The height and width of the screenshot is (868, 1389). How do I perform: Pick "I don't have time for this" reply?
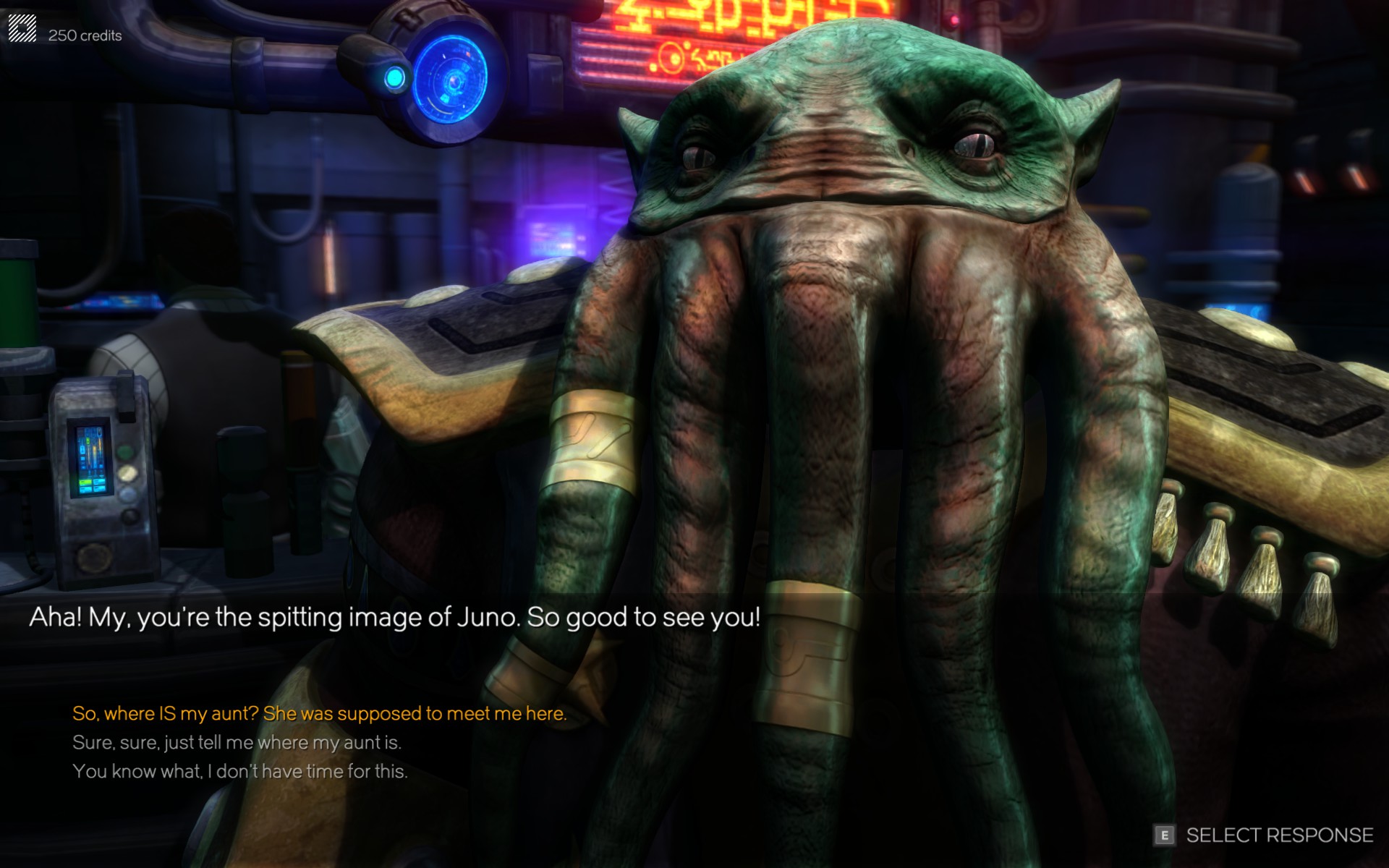click(x=239, y=772)
